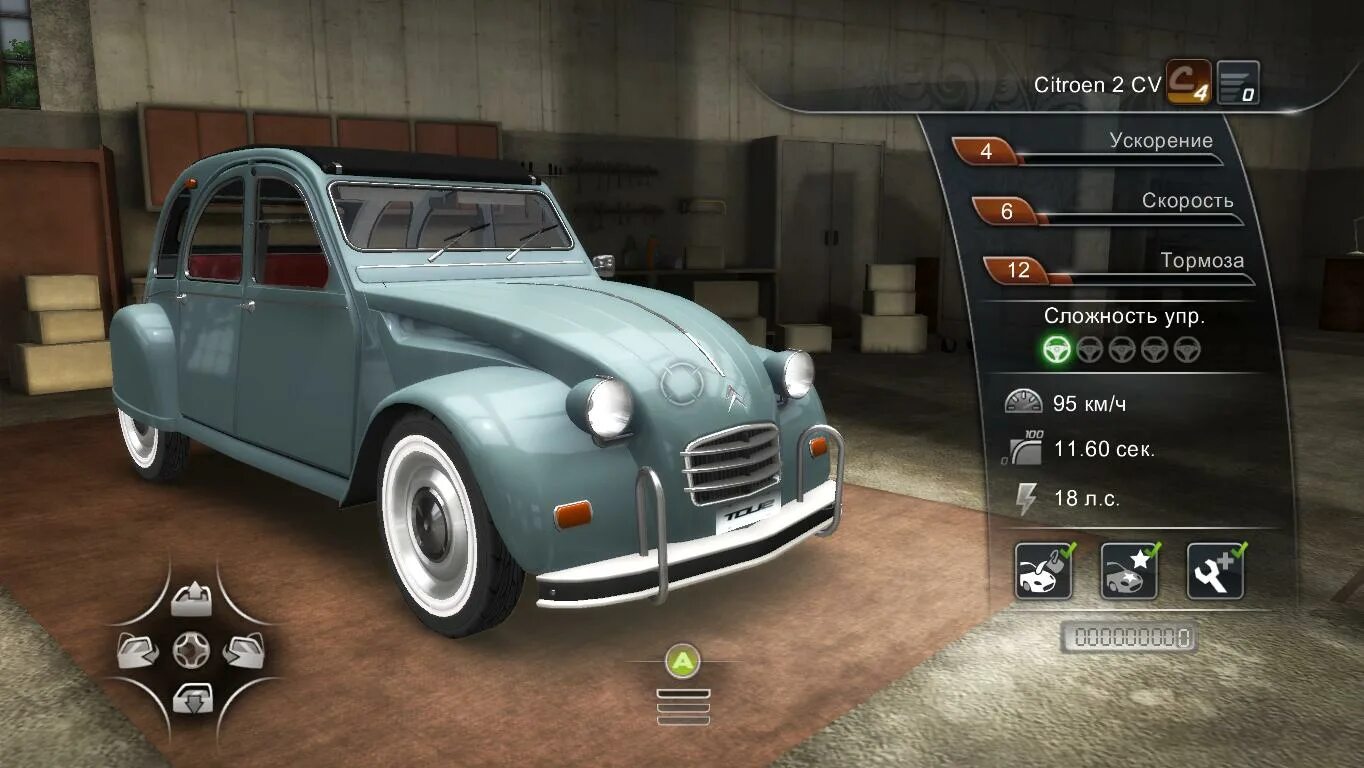This screenshot has width=1364, height=768.
Task: Open the wrench tuning upgrades icon
Action: (1215, 571)
